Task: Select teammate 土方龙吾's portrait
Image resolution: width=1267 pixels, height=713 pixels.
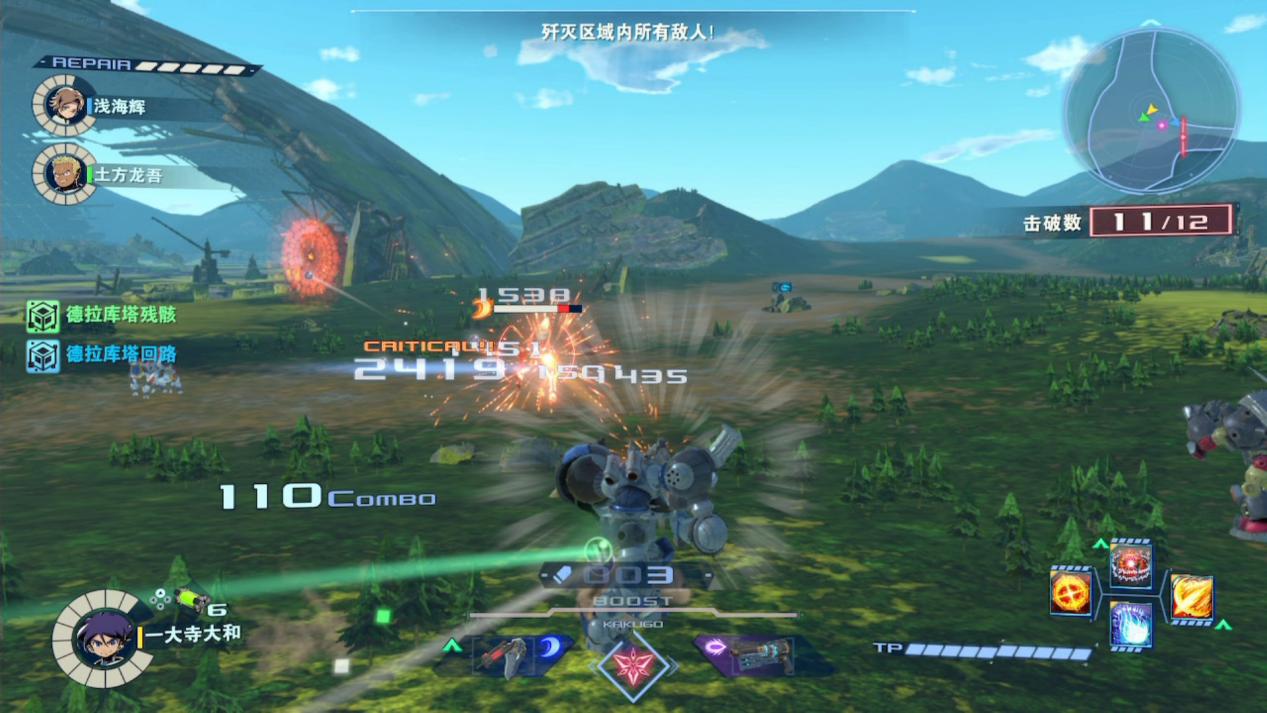Action: pyautogui.click(x=66, y=174)
